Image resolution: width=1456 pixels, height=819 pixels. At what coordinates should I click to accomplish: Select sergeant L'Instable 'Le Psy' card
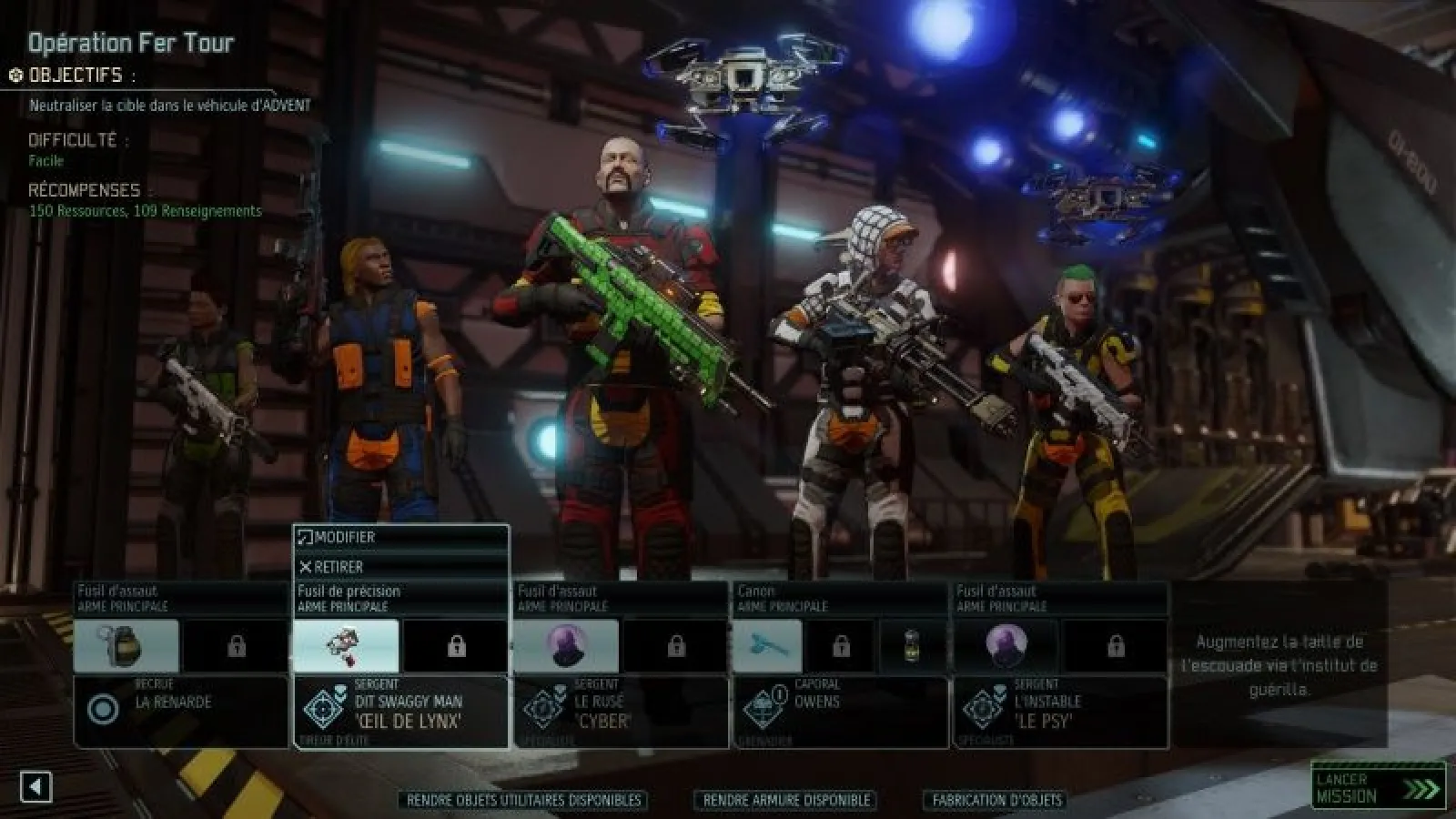[x=1060, y=711]
